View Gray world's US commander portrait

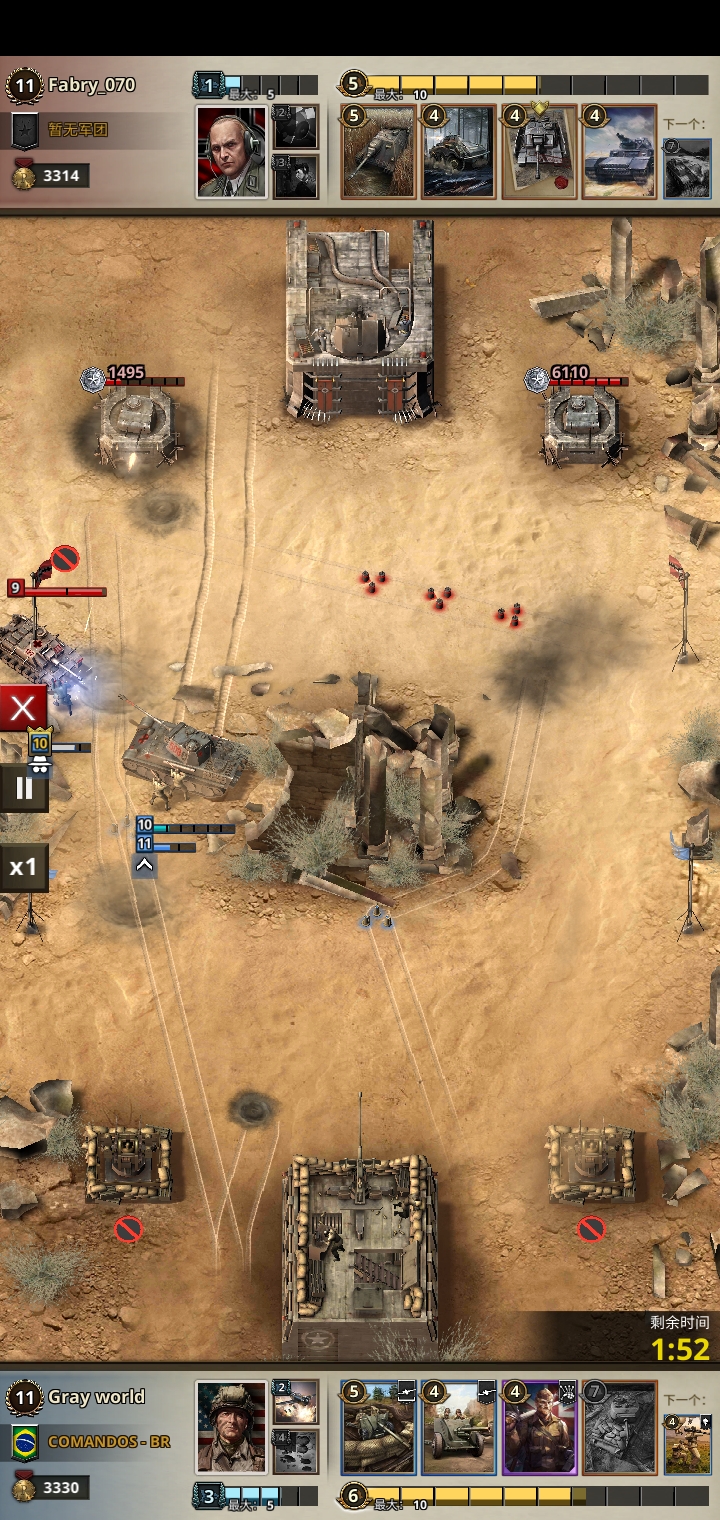coord(231,1428)
